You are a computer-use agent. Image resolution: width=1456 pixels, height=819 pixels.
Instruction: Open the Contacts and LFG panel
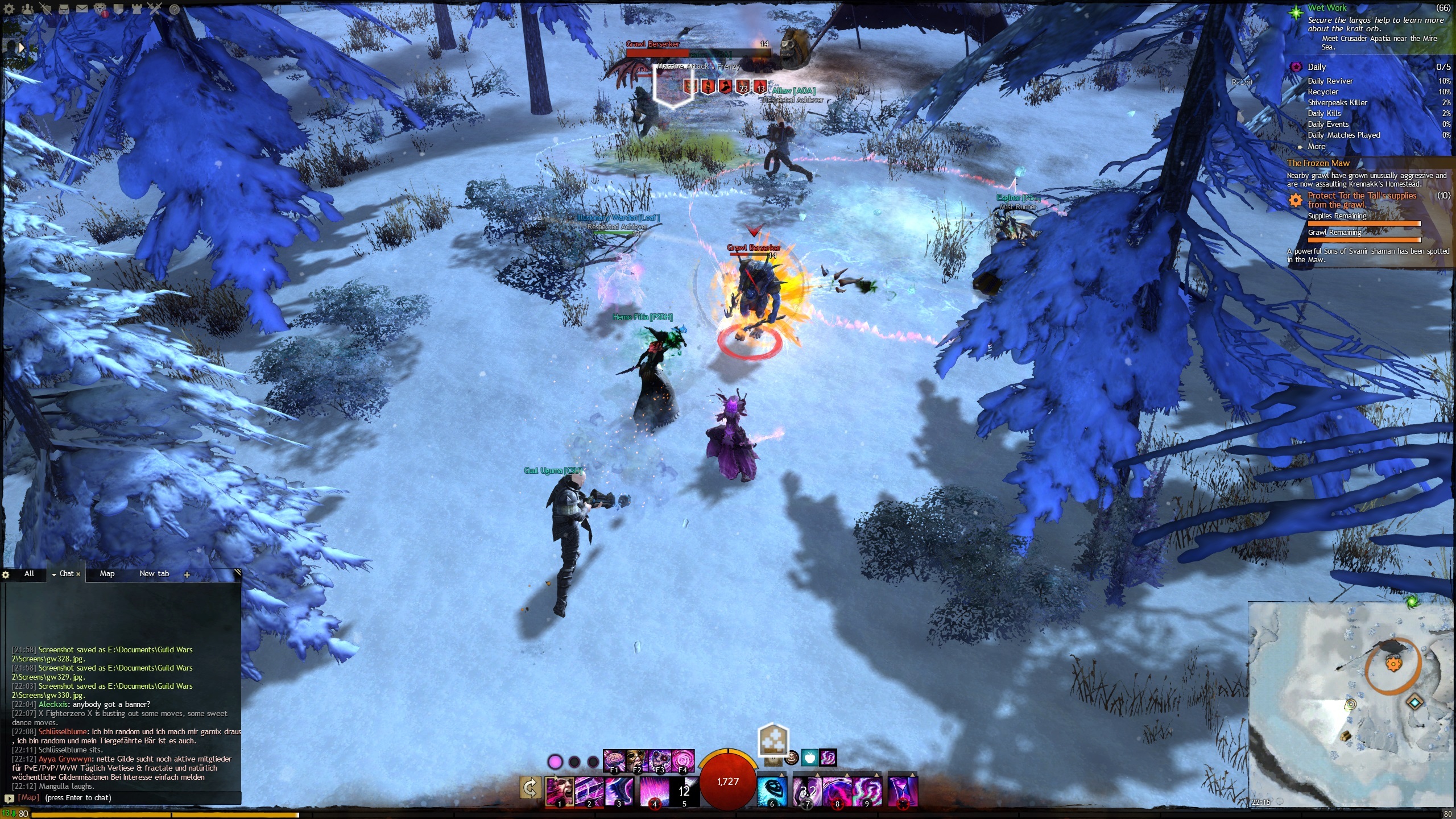pos(27,9)
